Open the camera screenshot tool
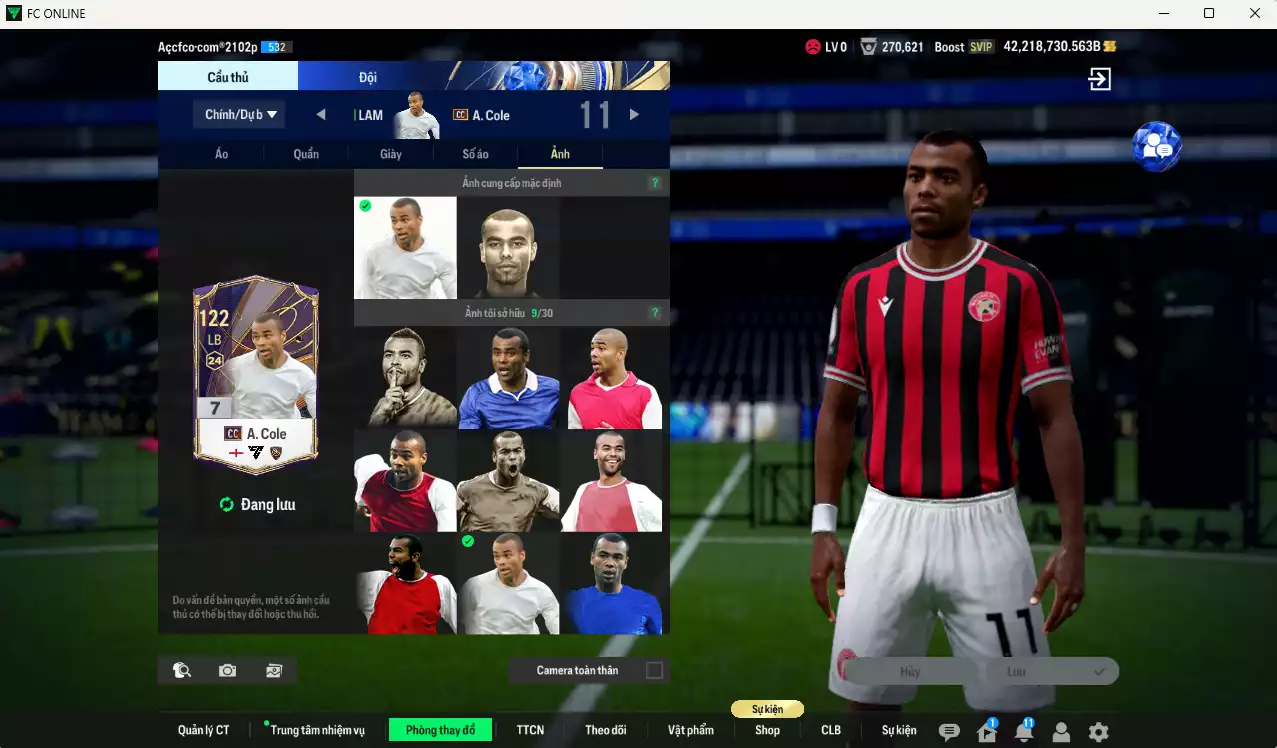The image size is (1277, 748). pos(228,670)
